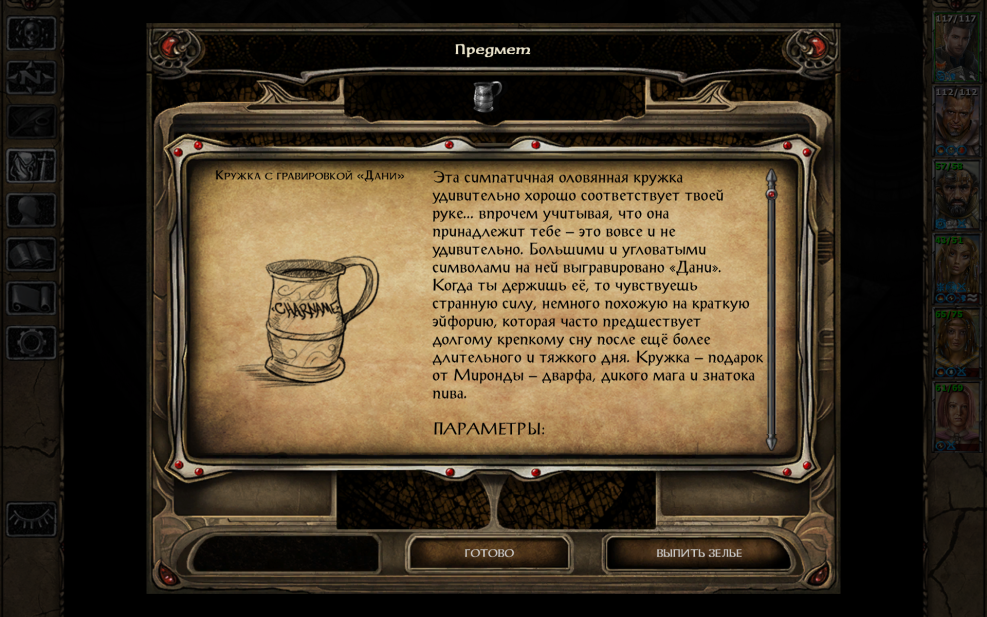Image resolution: width=987 pixels, height=617 pixels.
Task: Open the open-book icon in the sidebar
Action: 31,254
